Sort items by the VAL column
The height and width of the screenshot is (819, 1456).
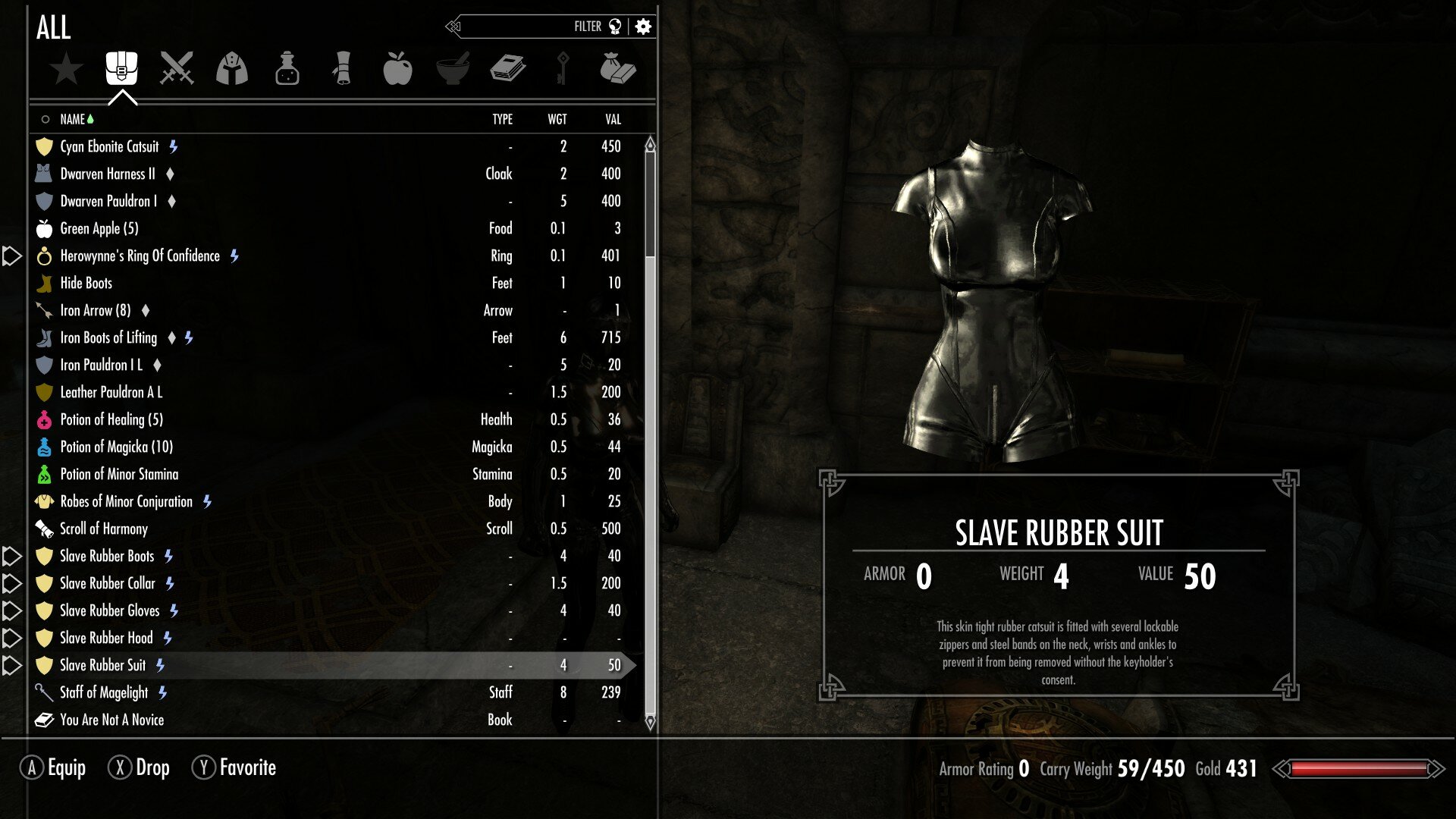(613, 119)
